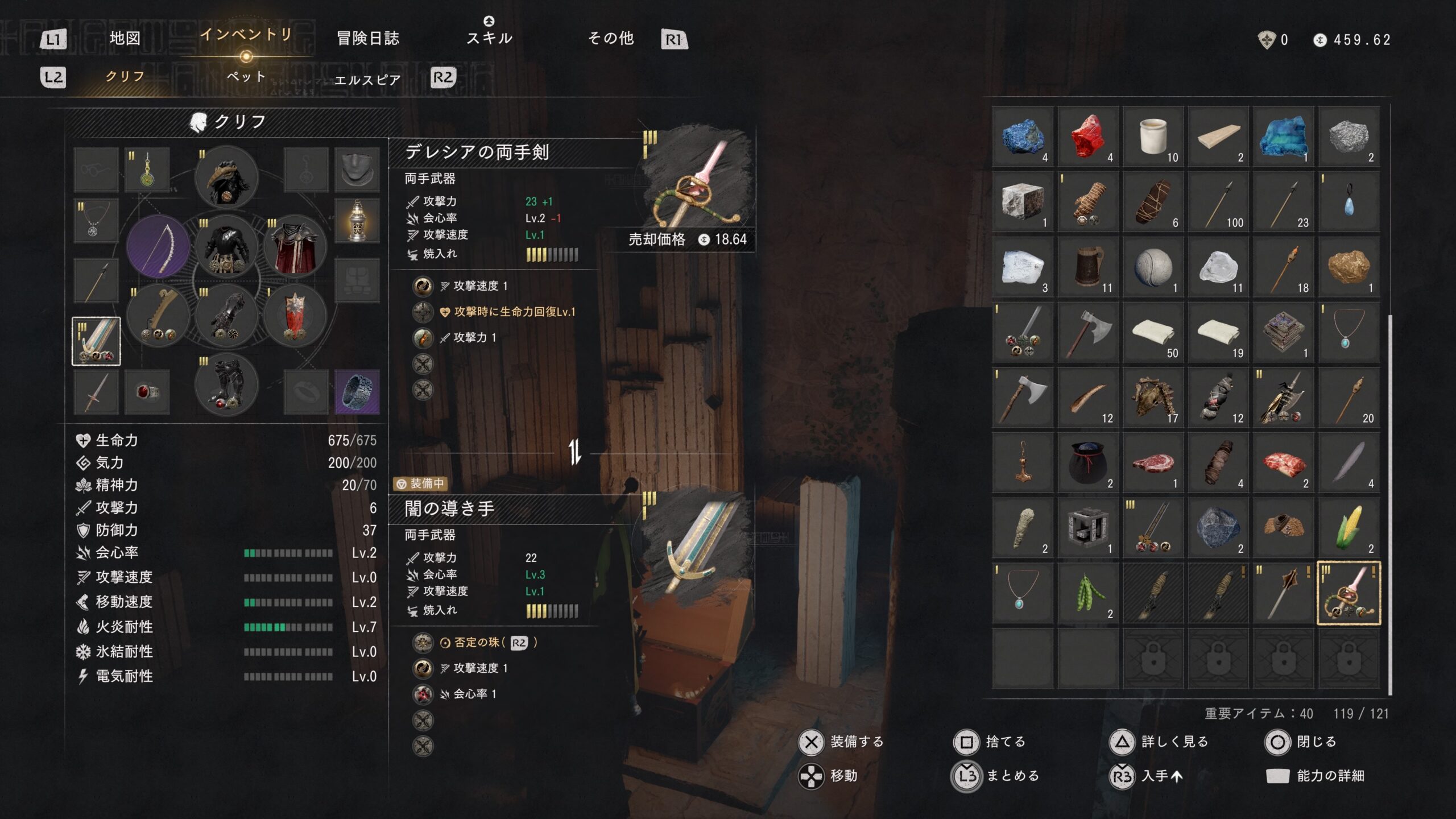
Task: Select the gold nugget item
Action: click(1349, 267)
